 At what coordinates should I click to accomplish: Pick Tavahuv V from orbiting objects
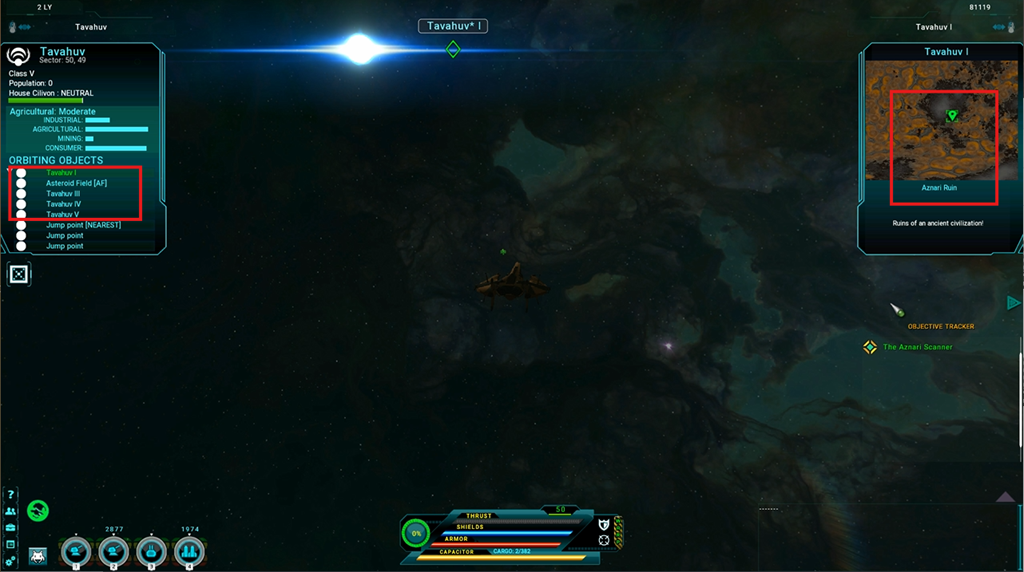tap(62, 214)
